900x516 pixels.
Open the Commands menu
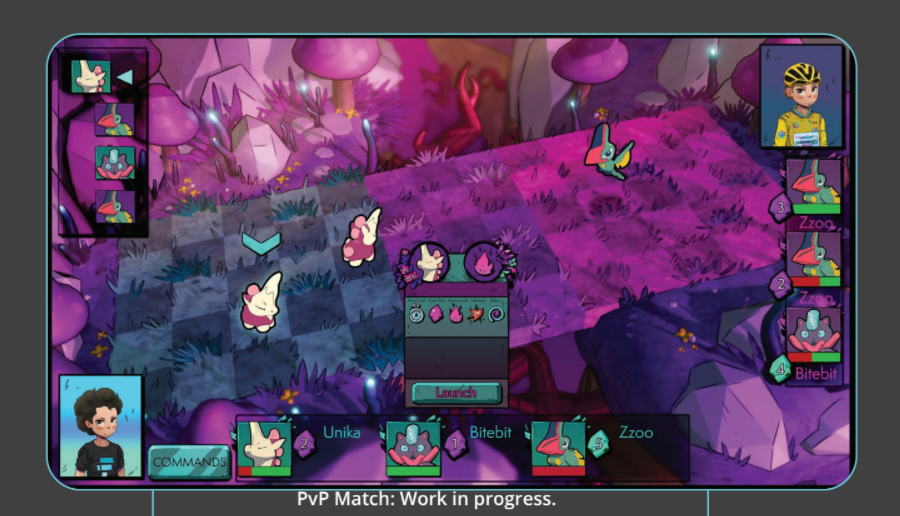(x=189, y=462)
